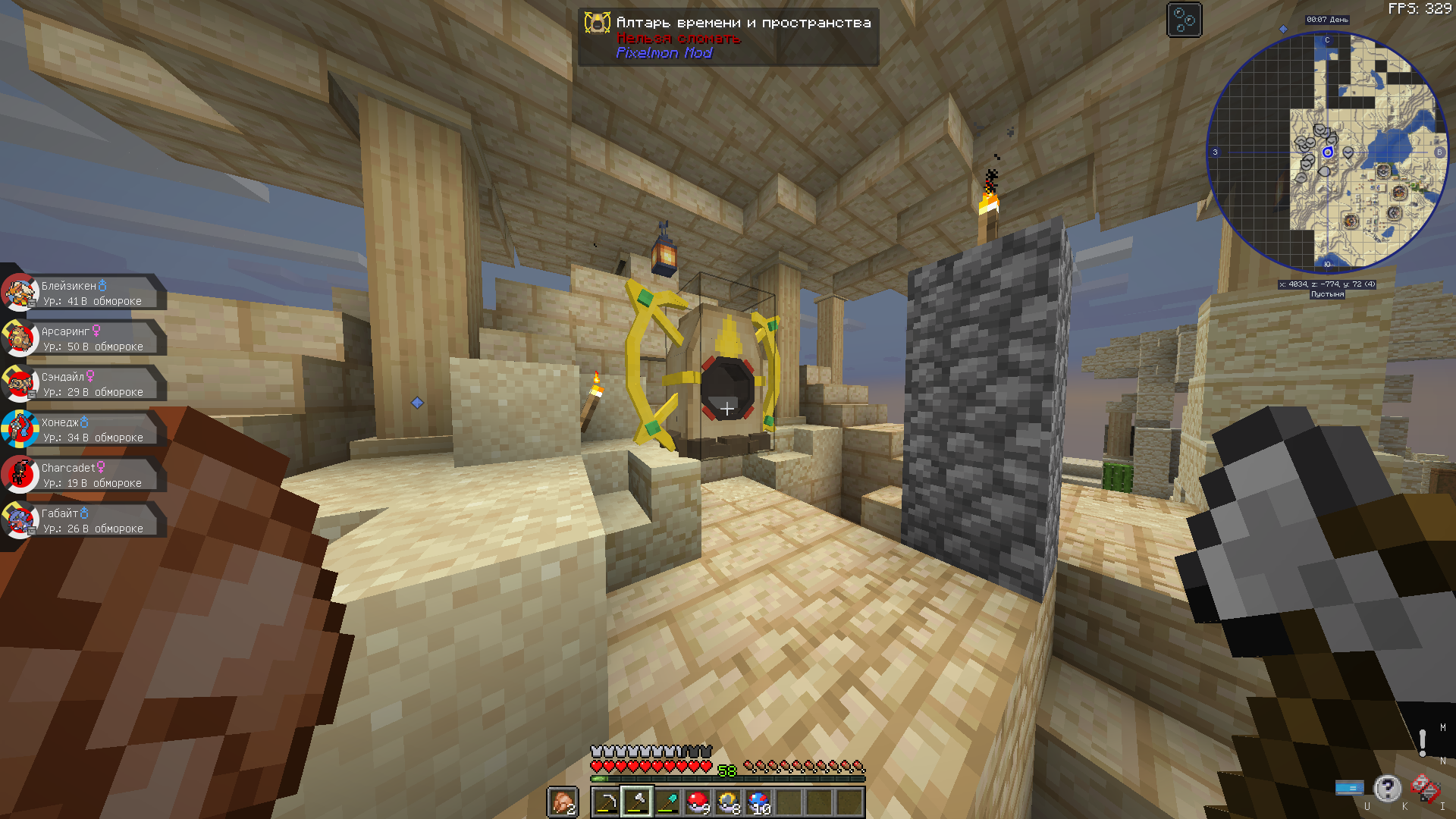Screen dimensions: 1456x819
Task: Open the question mark help icon
Action: point(1387,789)
